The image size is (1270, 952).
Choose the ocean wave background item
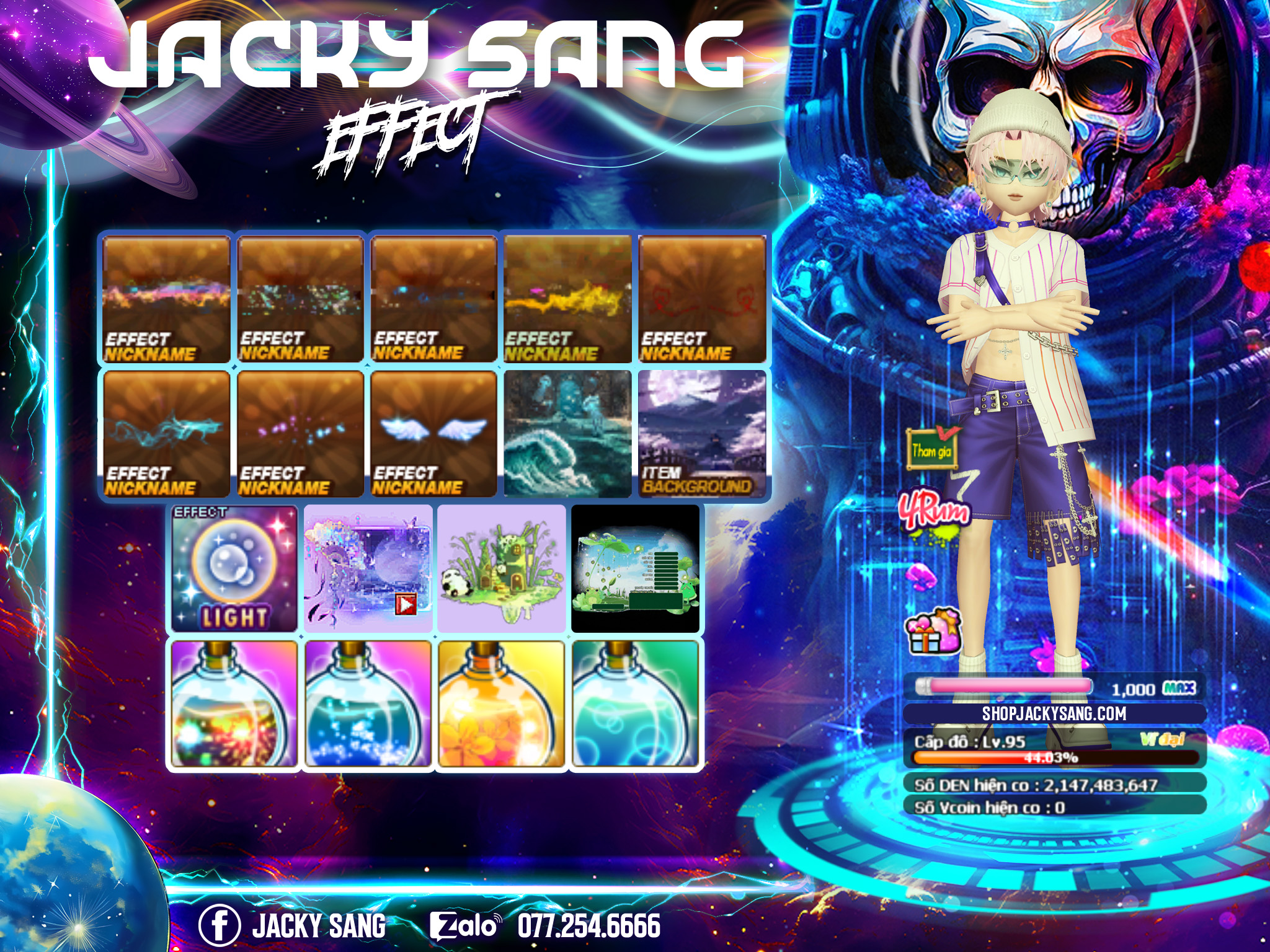[567, 434]
